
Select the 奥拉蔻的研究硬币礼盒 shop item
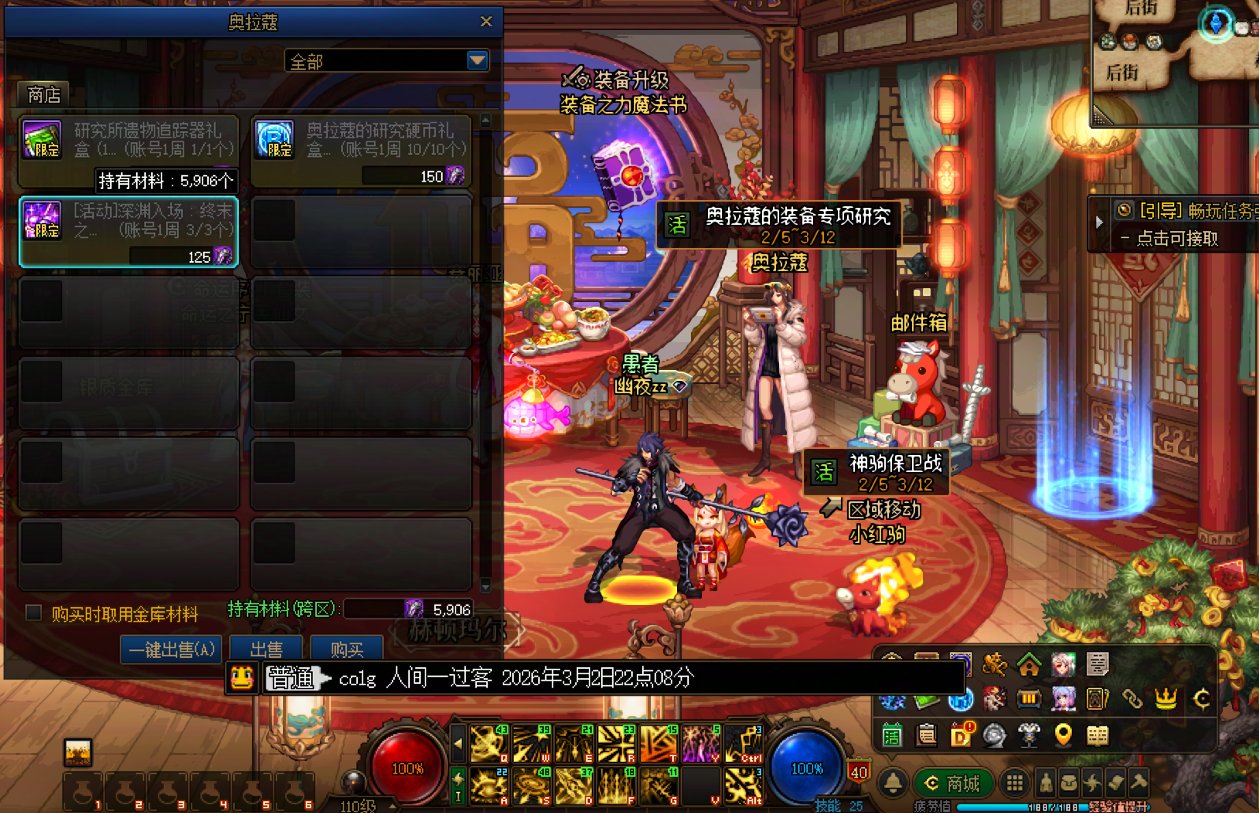click(360, 140)
